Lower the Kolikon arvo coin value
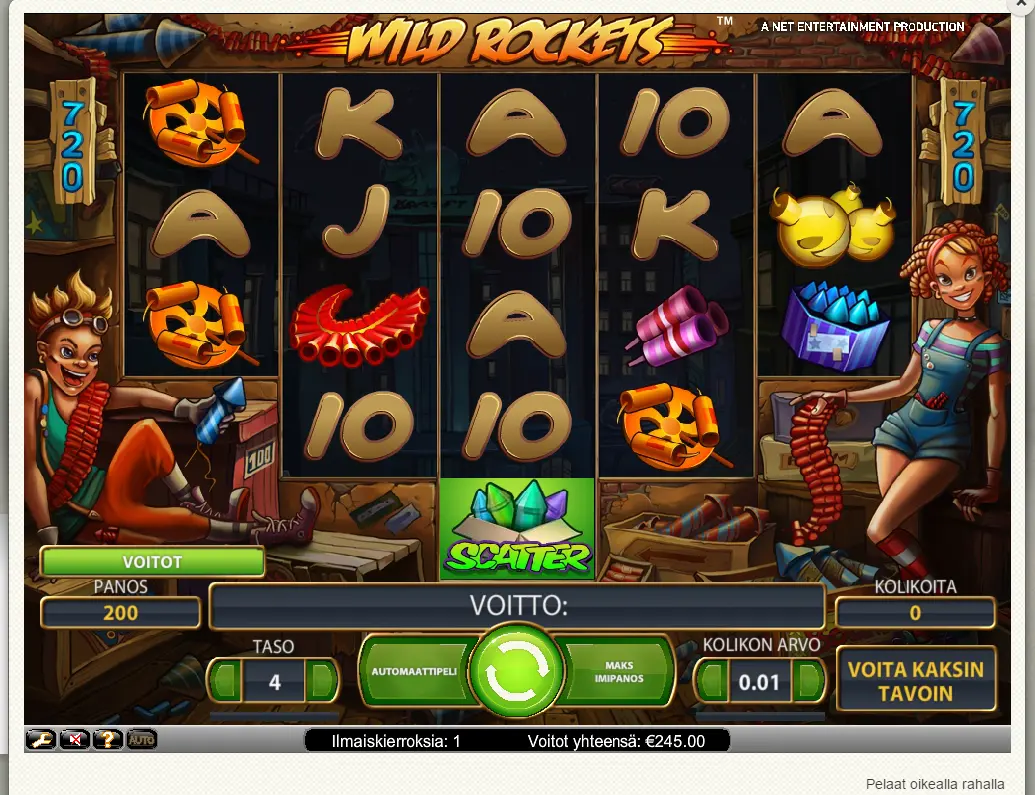Viewport: 1035px width, 795px height. click(712, 684)
